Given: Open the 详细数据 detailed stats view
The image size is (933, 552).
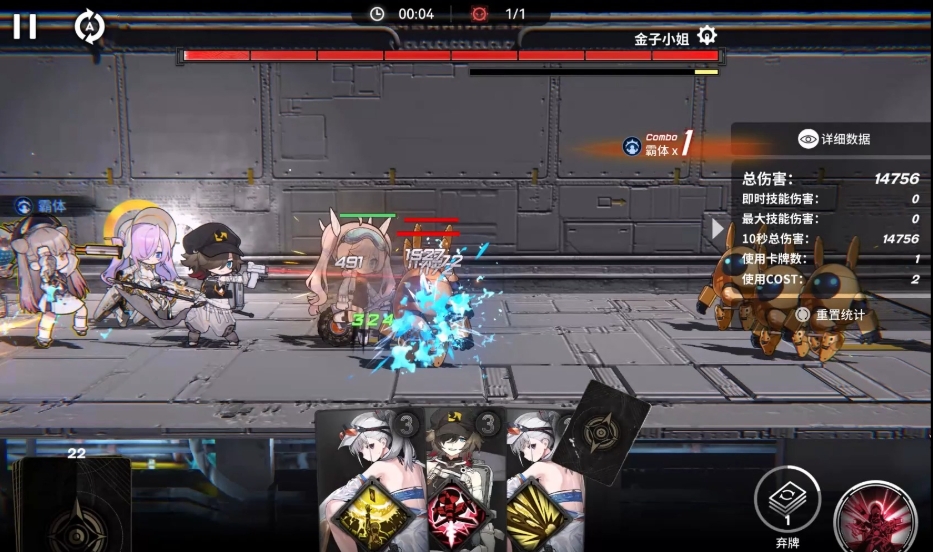Looking at the screenshot, I should click(834, 139).
